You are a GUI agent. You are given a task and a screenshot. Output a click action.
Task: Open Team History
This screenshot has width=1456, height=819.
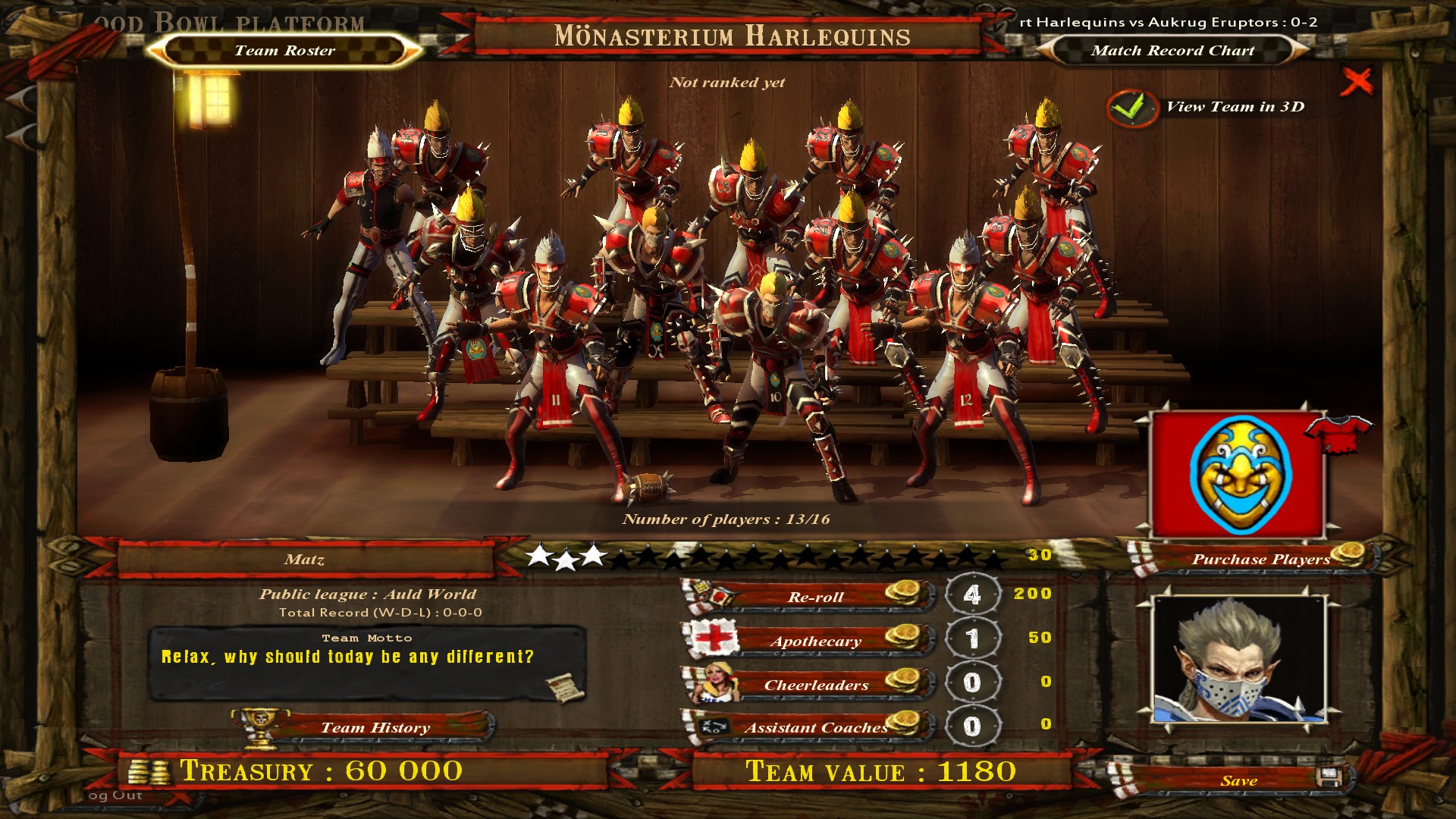[x=375, y=727]
